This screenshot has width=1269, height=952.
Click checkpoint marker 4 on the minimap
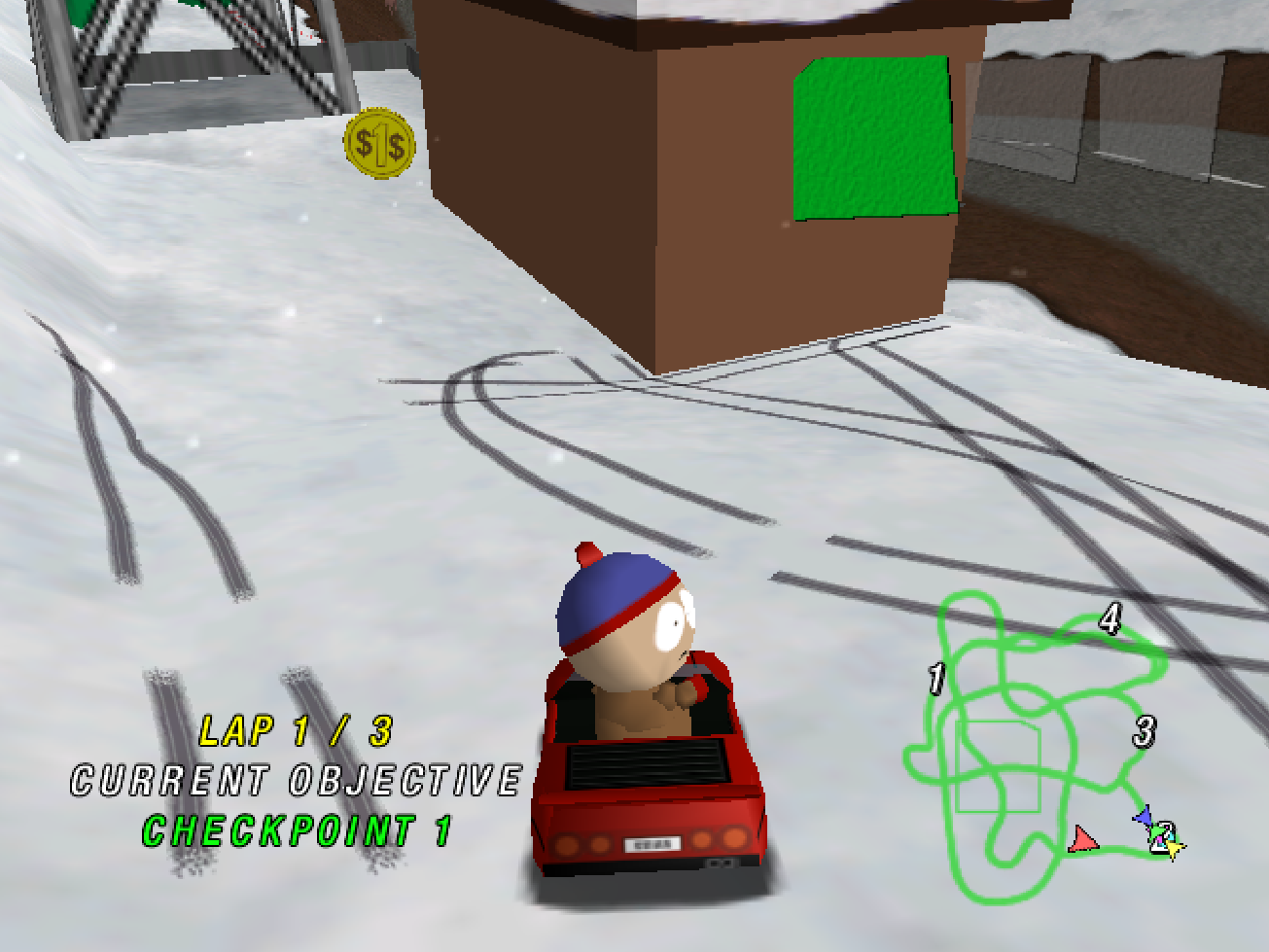point(1110,617)
